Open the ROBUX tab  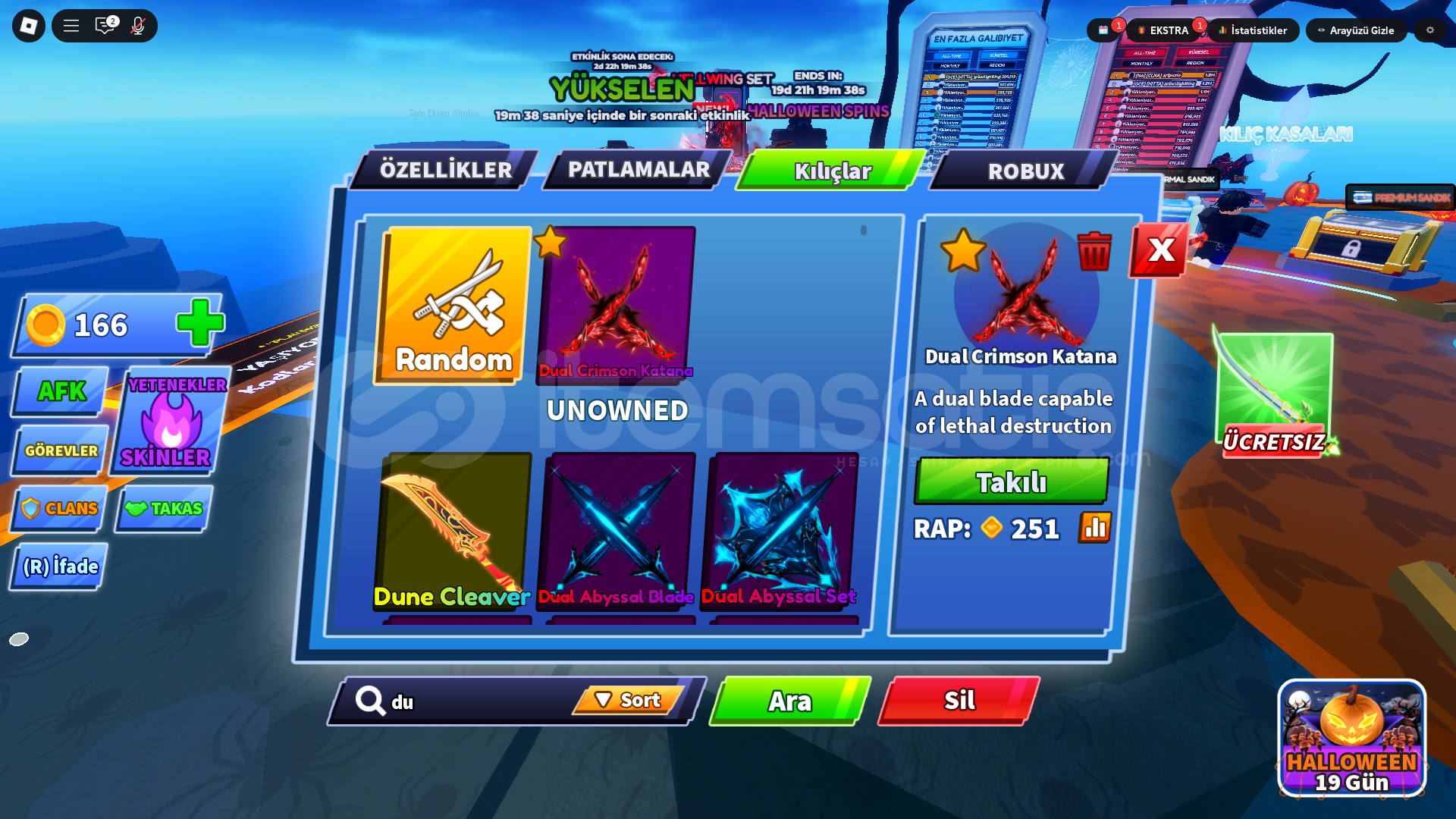[1025, 171]
